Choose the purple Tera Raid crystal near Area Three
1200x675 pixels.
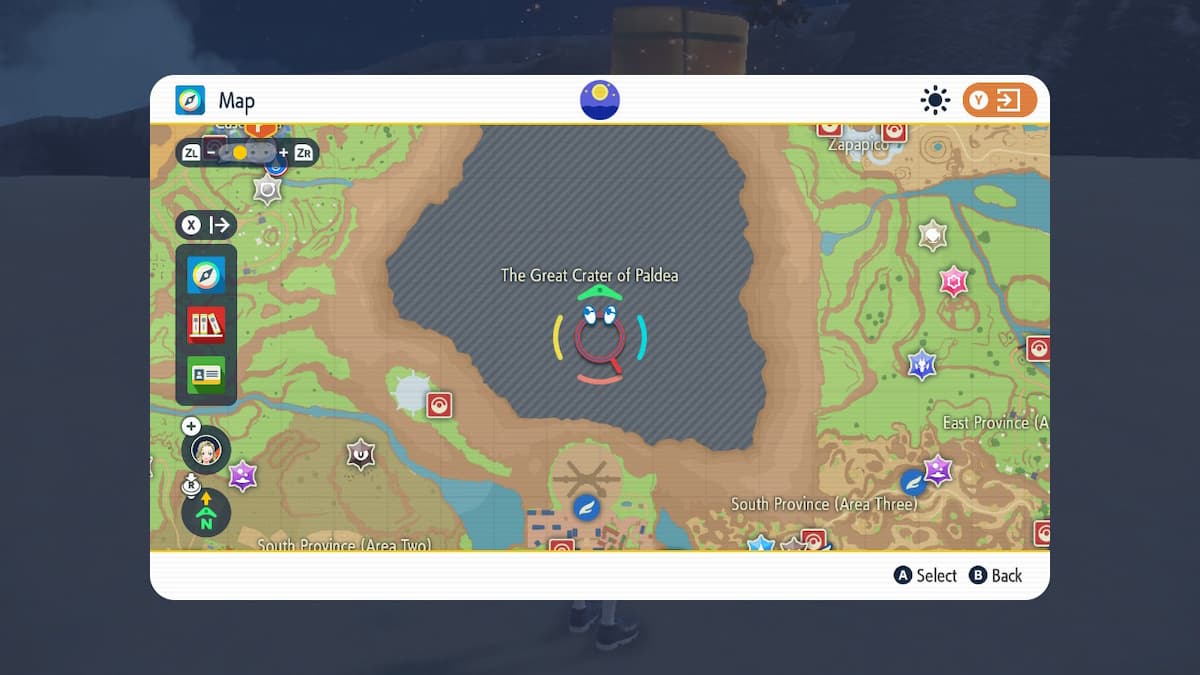[x=937, y=469]
